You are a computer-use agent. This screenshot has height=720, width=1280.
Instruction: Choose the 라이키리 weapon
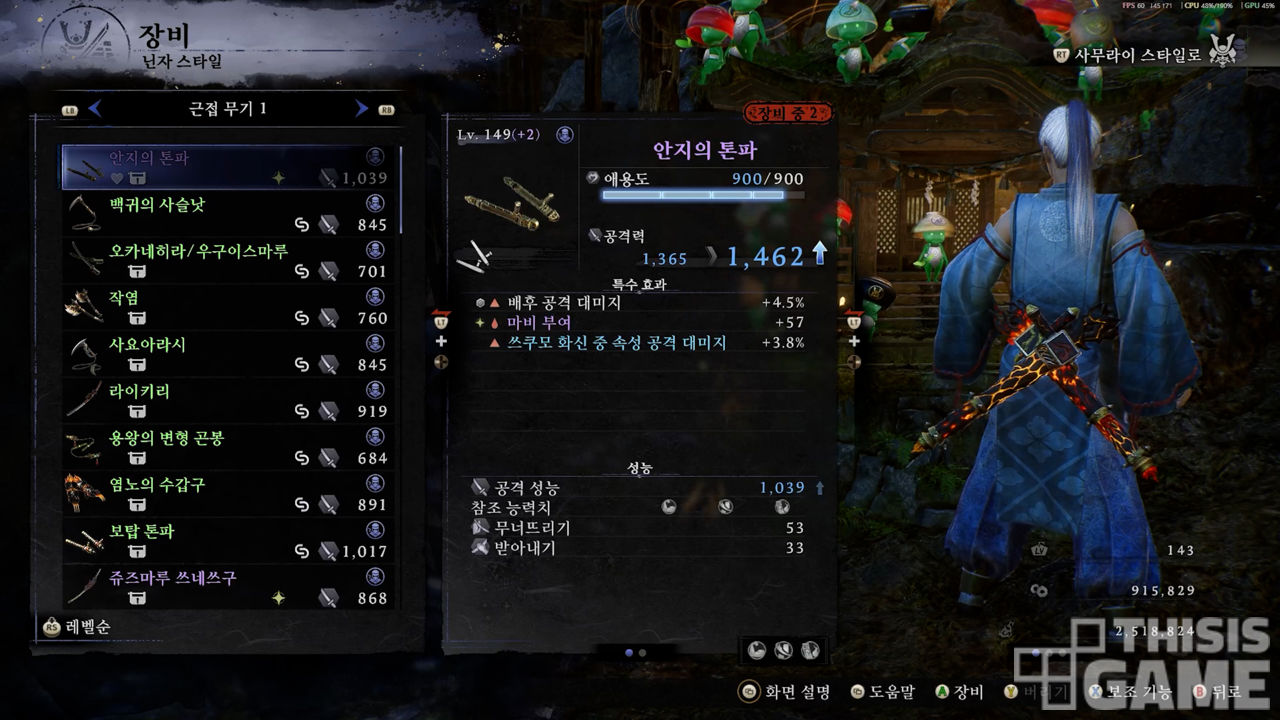tap(230, 400)
